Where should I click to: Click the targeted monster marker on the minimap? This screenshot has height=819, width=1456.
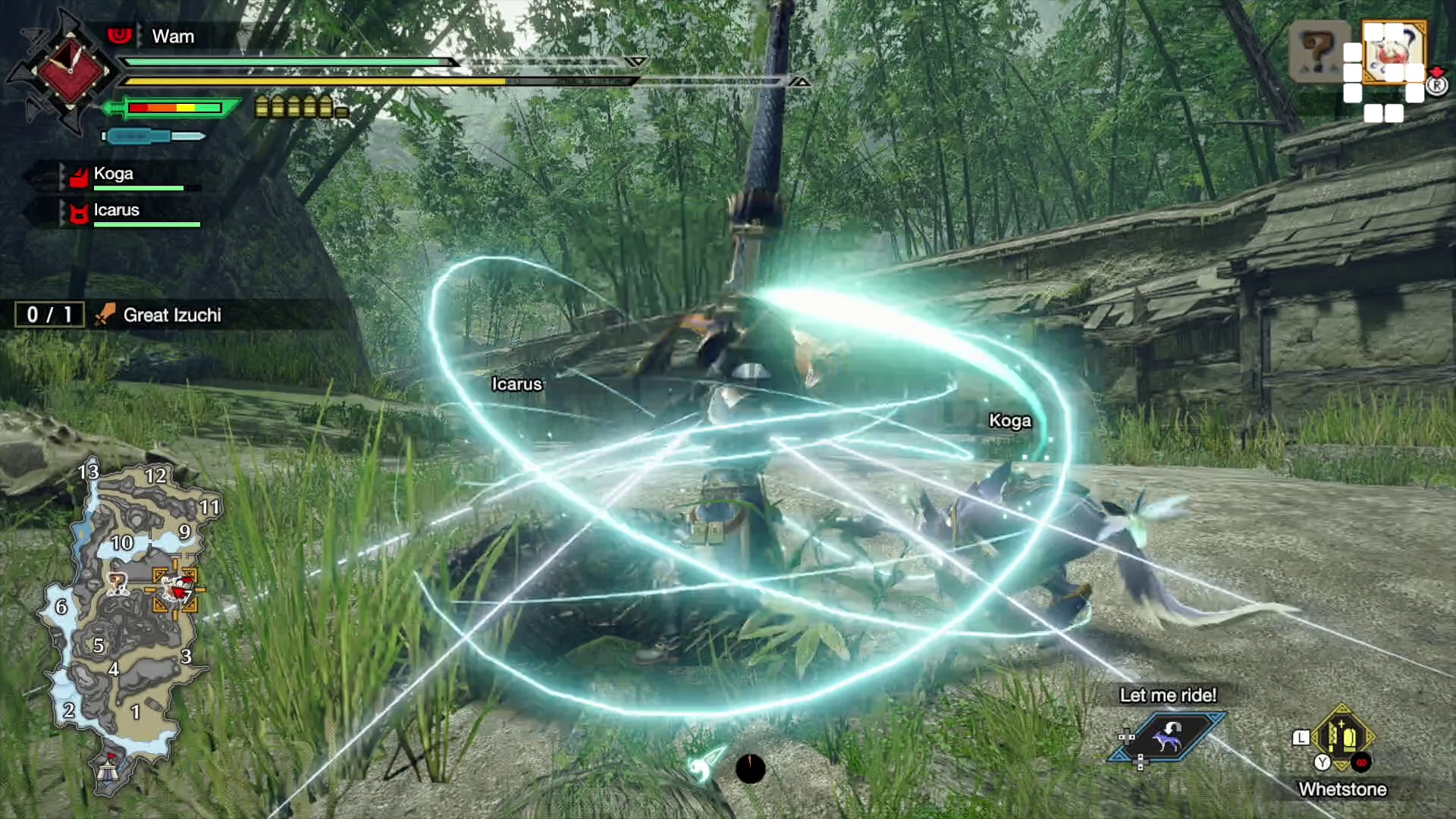click(x=177, y=589)
